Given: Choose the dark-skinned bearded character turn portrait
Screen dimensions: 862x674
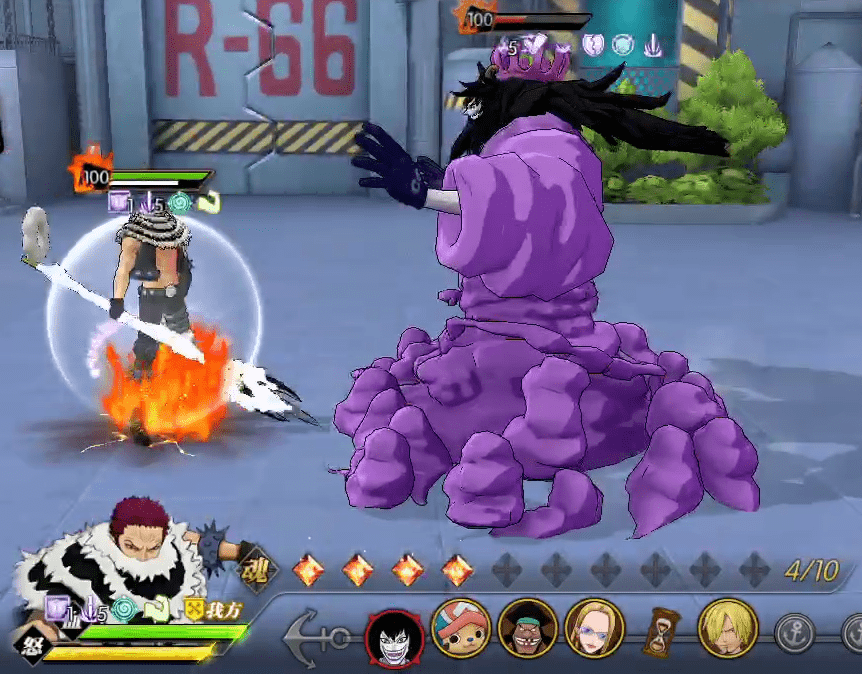Looking at the screenshot, I should (527, 627).
